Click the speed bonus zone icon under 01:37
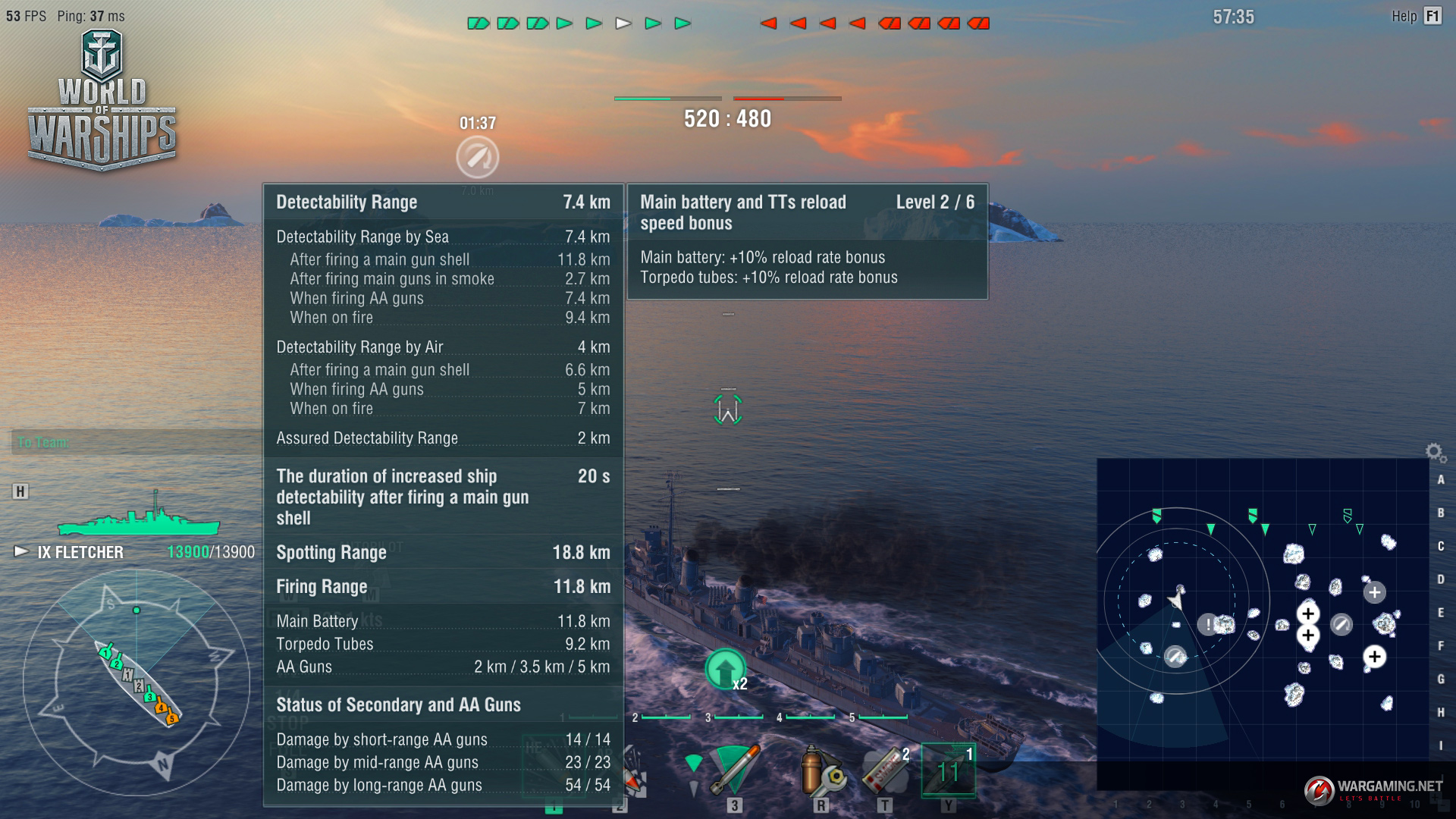The width and height of the screenshot is (1456, 819). 478,157
